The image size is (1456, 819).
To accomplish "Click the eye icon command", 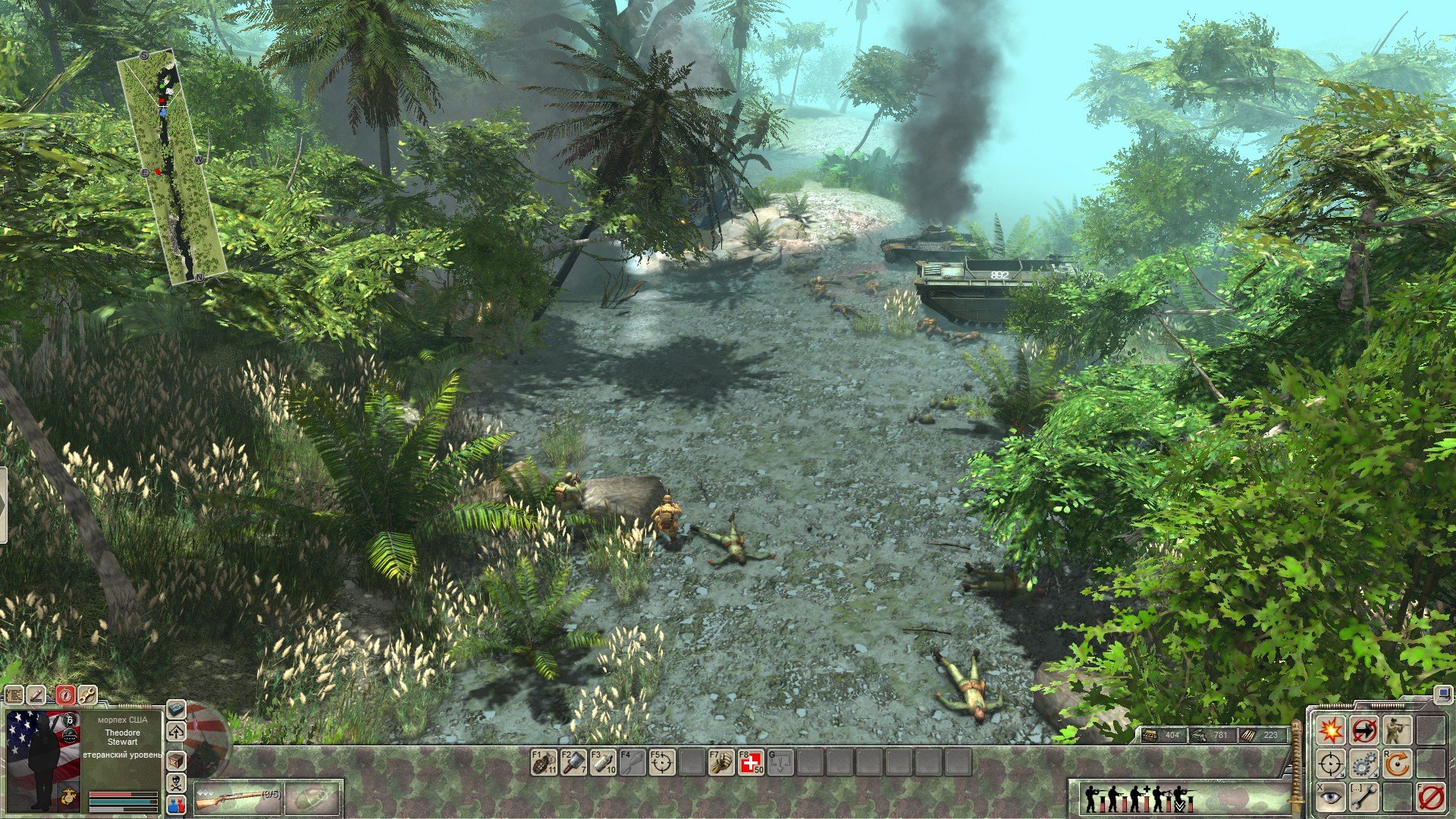I will coord(1330,798).
